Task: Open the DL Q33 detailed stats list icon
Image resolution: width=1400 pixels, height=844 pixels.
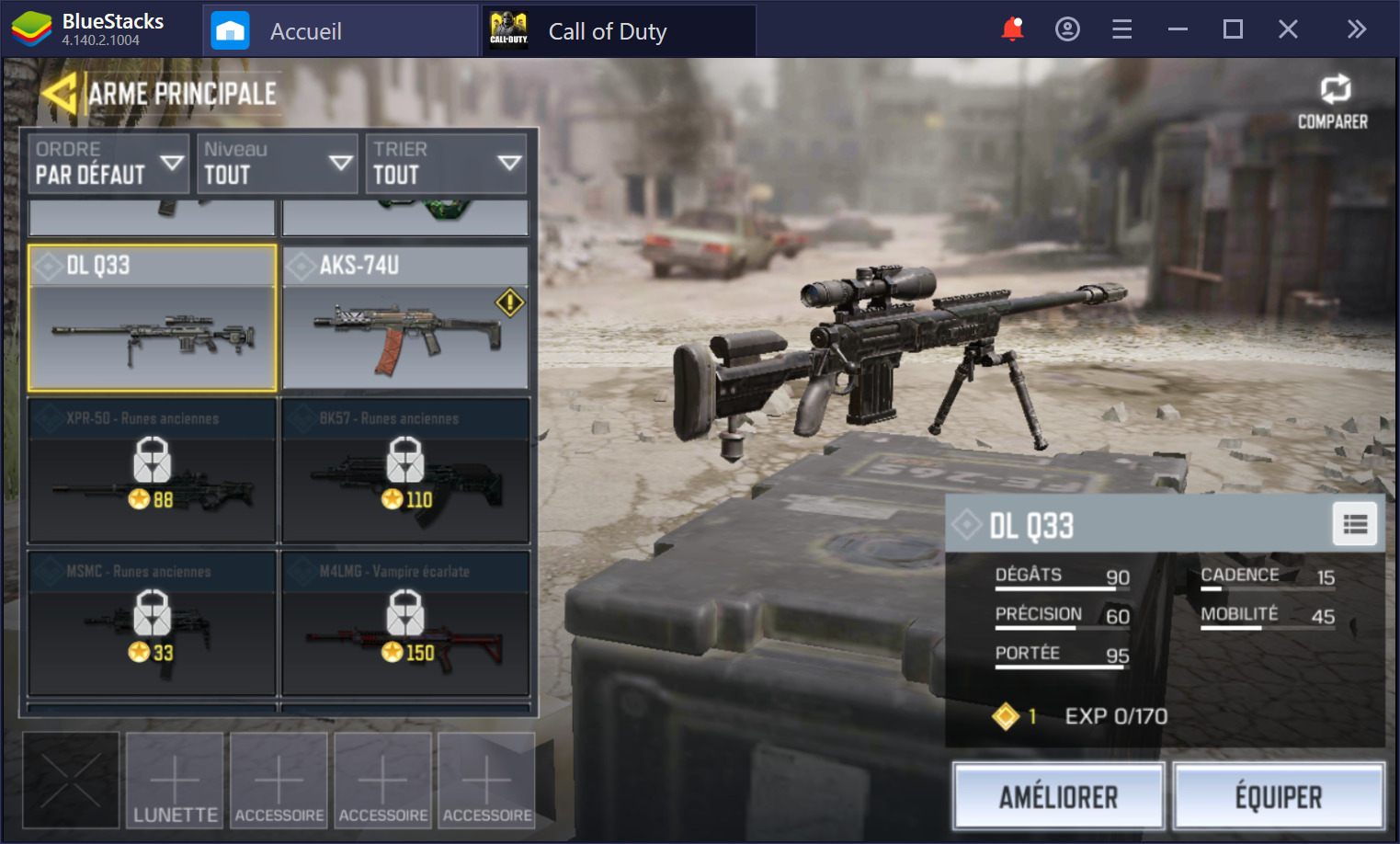Action: [1354, 524]
